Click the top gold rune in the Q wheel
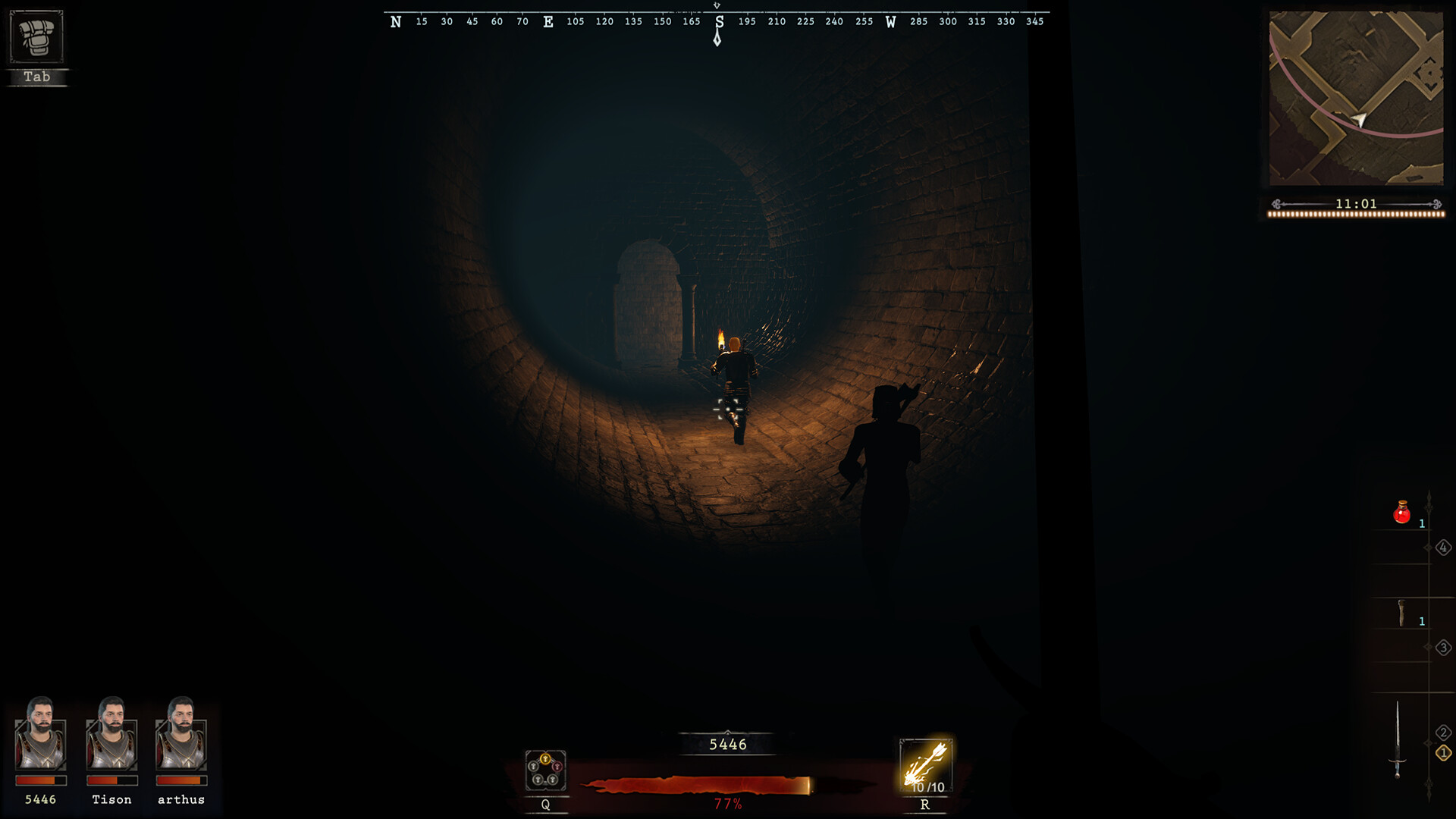 [x=545, y=758]
